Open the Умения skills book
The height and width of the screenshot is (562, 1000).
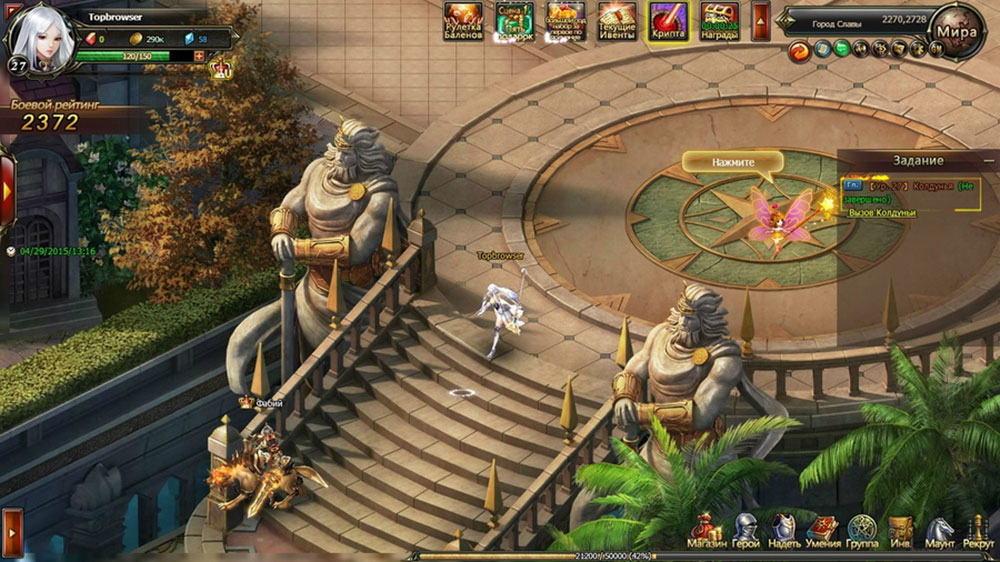click(x=823, y=532)
